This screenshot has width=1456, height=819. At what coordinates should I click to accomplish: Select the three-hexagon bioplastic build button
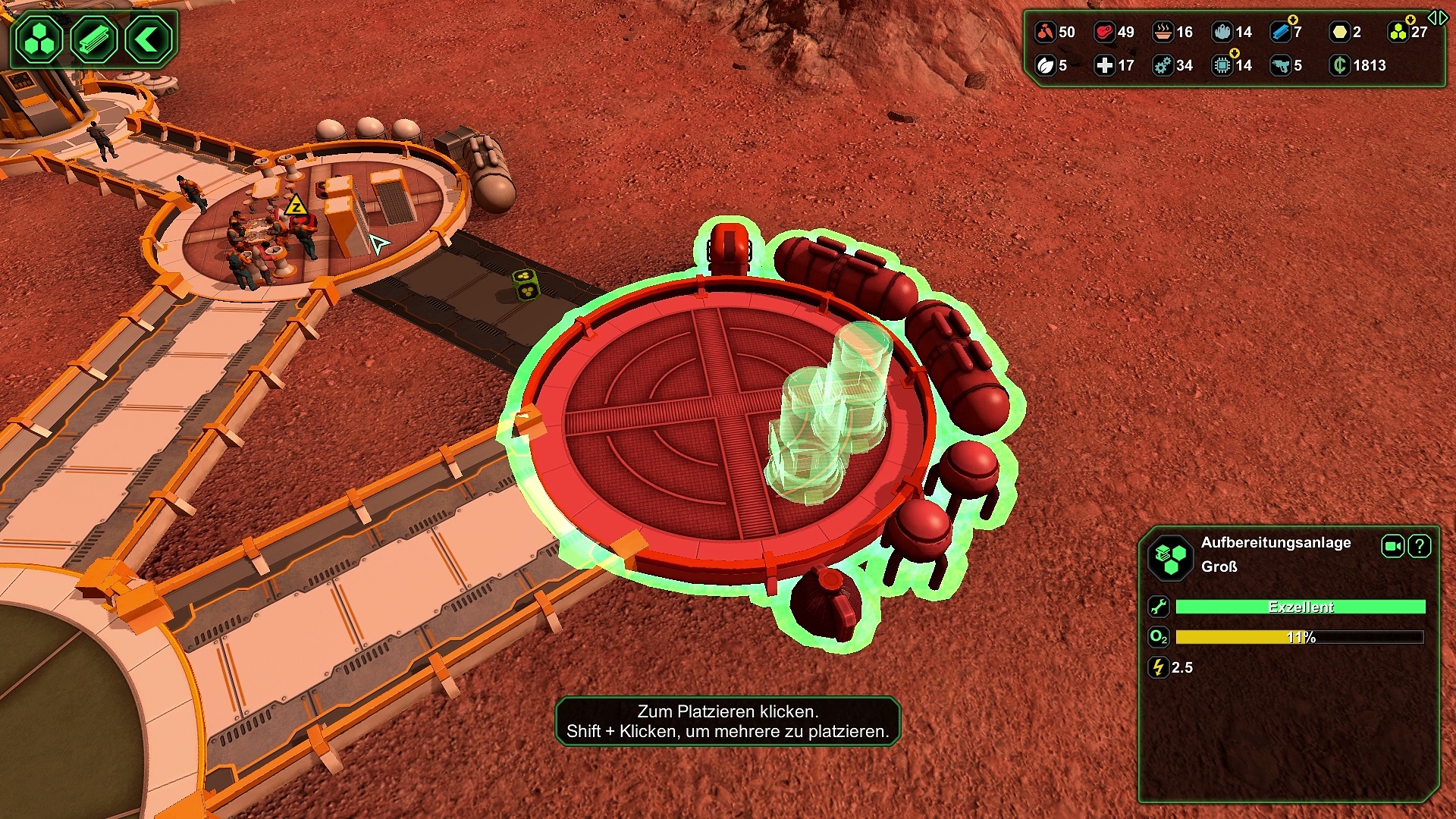(39, 39)
